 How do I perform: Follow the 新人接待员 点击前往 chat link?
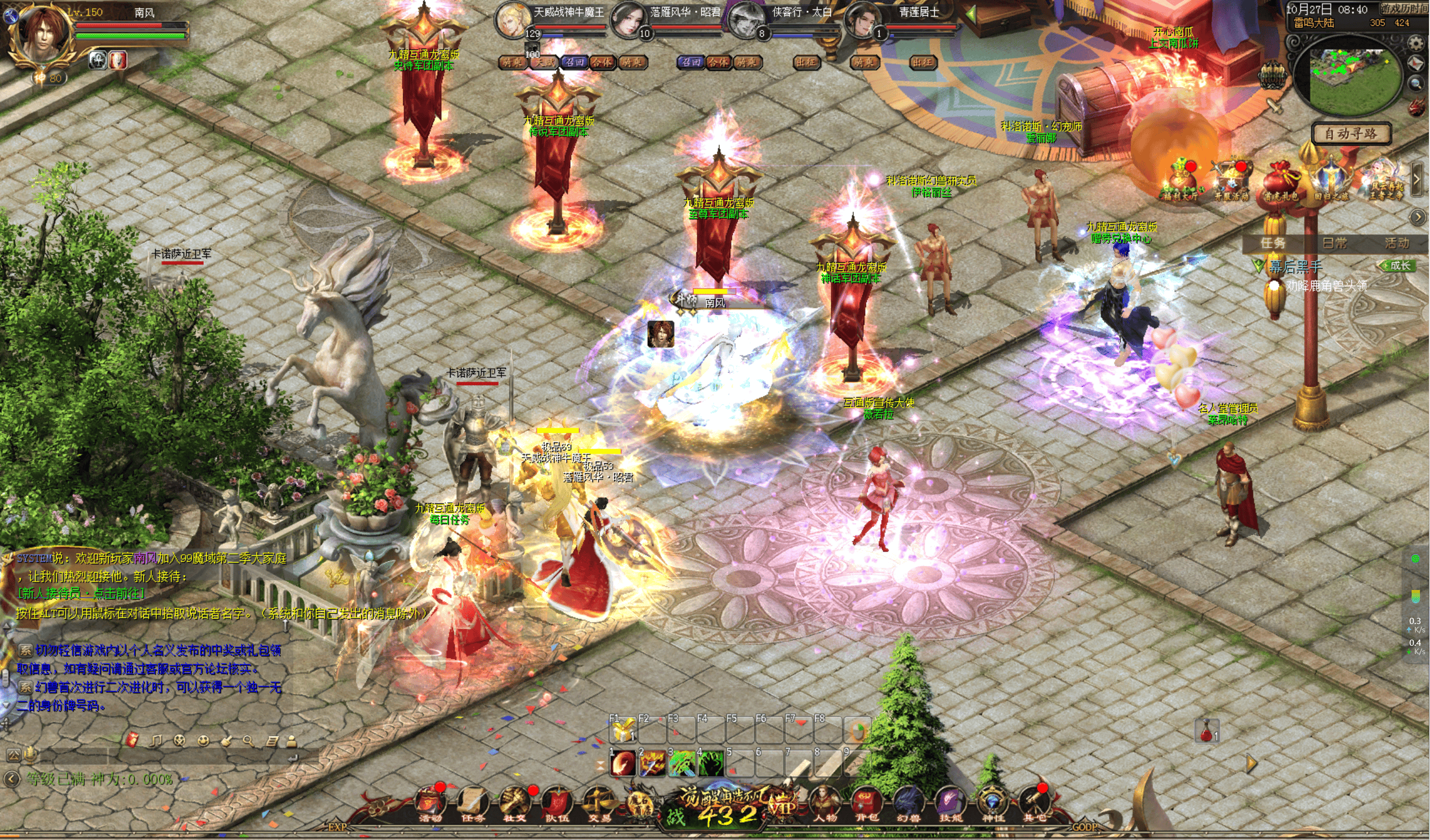tap(81, 593)
